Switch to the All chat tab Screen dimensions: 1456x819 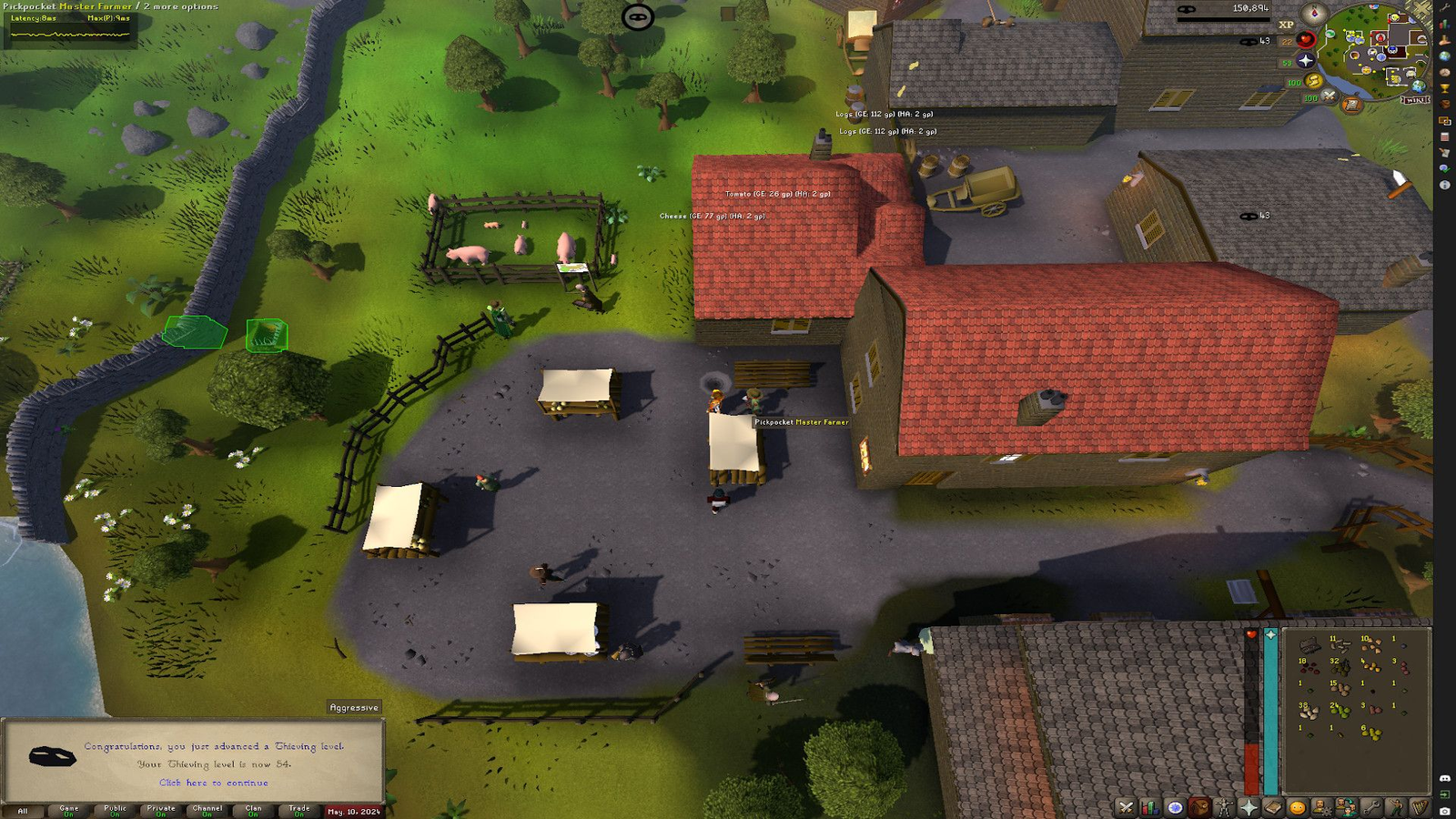coord(23,810)
